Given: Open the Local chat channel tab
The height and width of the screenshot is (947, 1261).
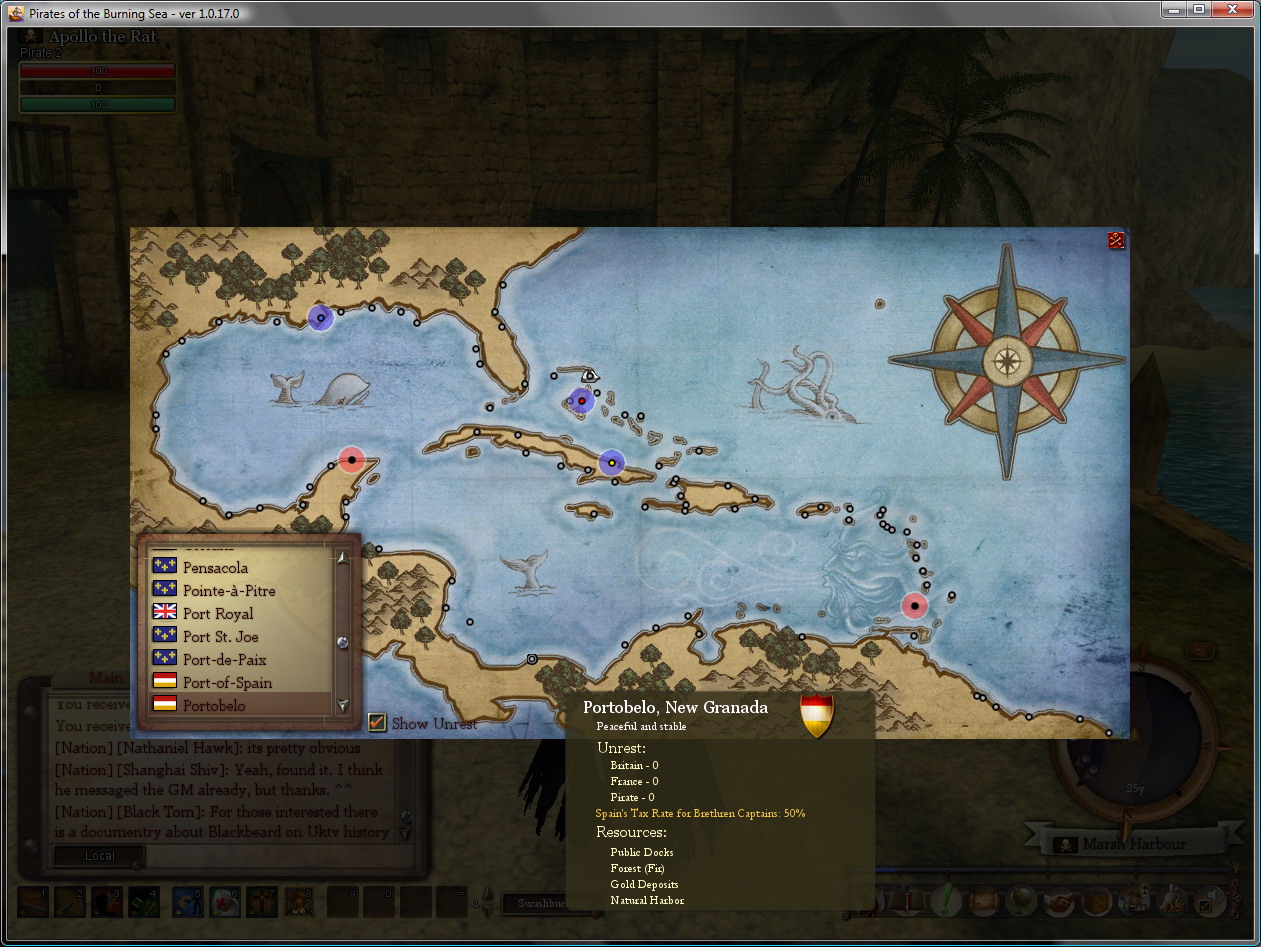Looking at the screenshot, I should 99,856.
